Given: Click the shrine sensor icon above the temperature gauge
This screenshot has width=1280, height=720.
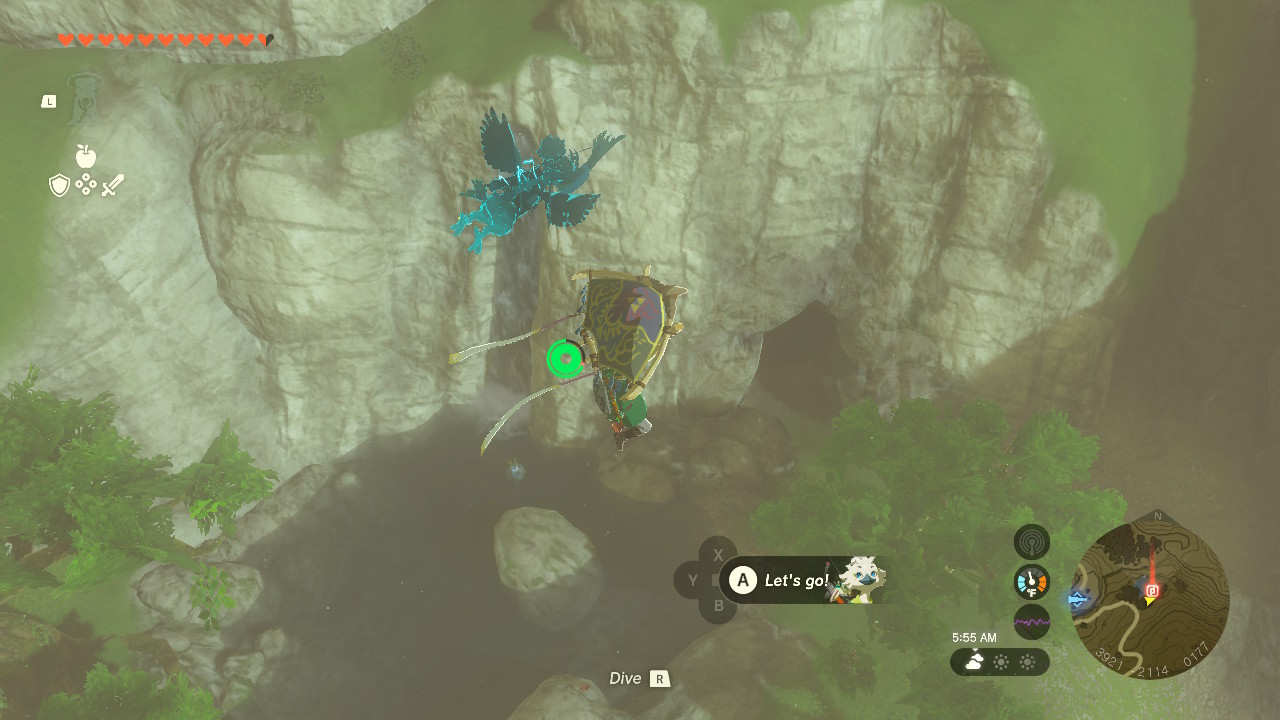Looking at the screenshot, I should coord(1030,542).
